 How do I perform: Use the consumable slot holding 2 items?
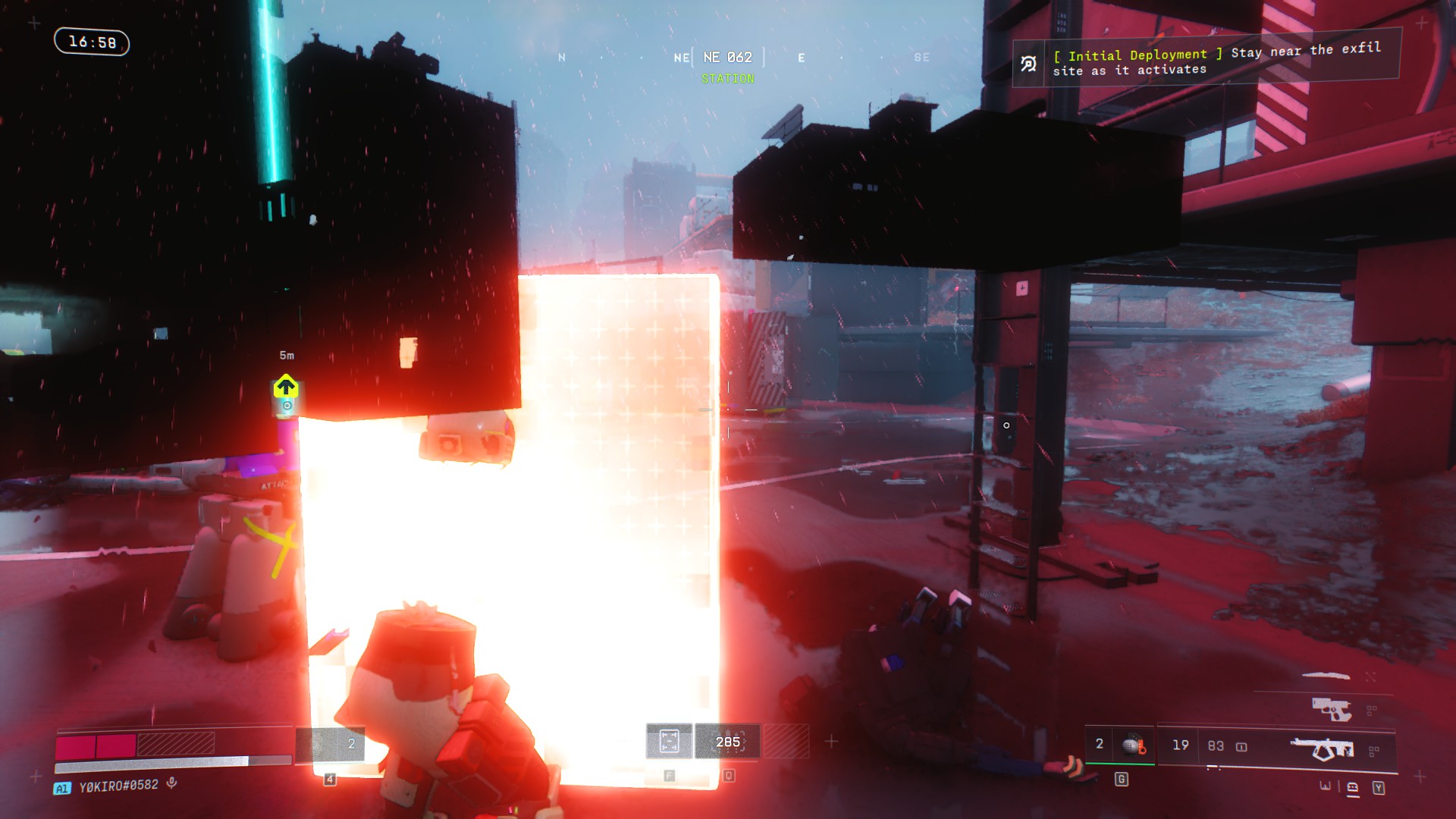tap(331, 744)
